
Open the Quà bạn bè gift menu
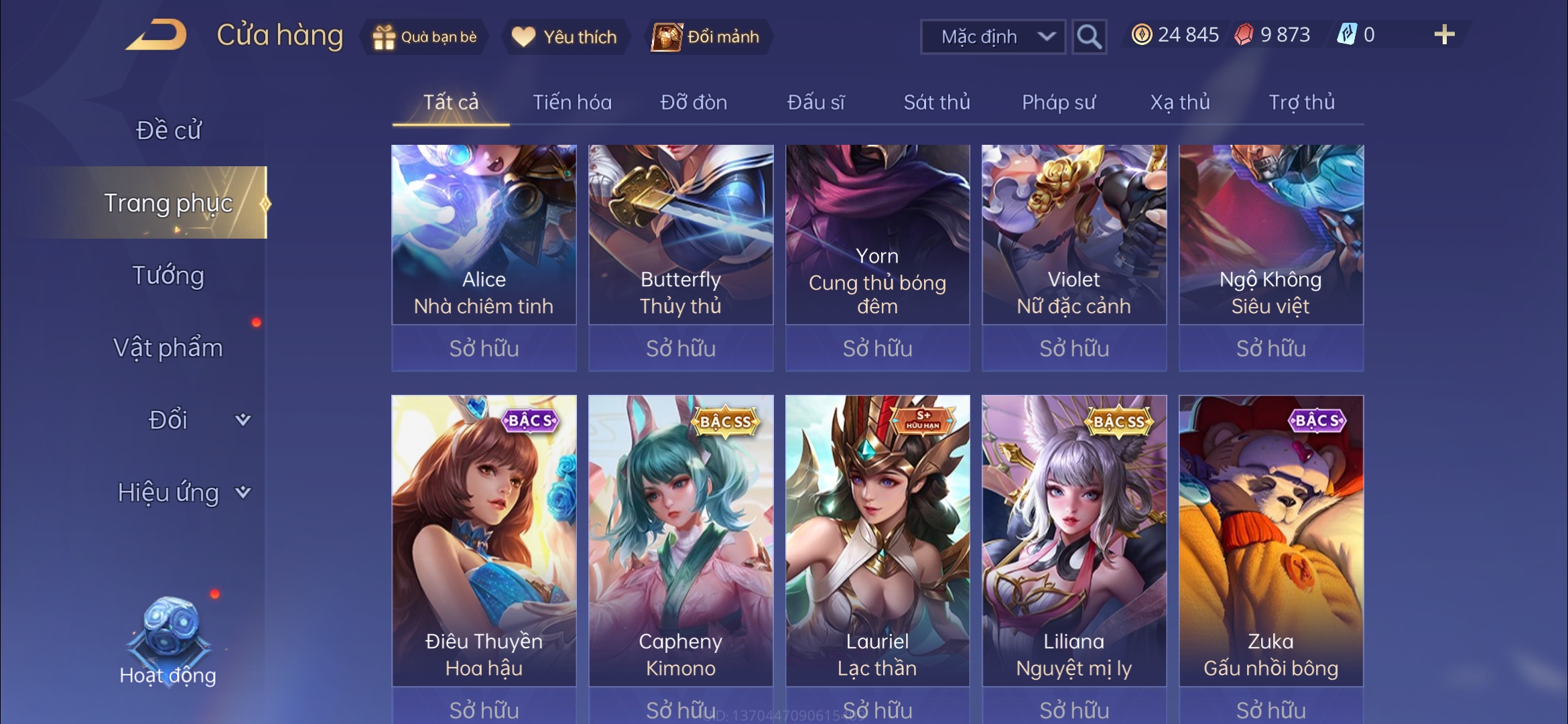[425, 37]
